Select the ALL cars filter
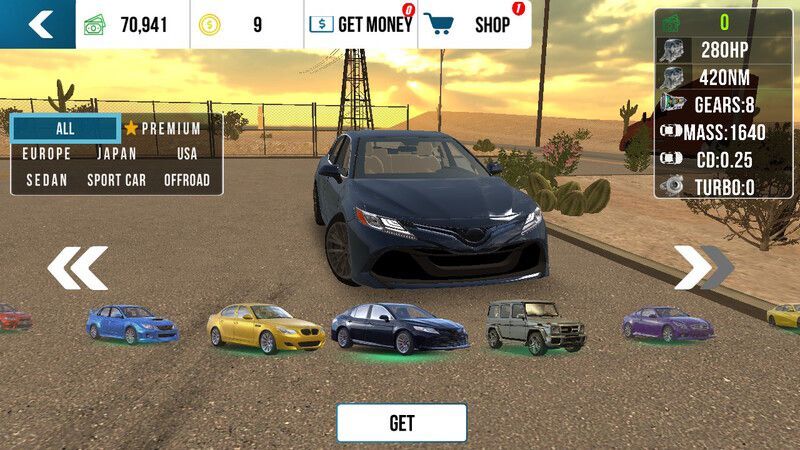800x450 pixels. click(x=65, y=128)
